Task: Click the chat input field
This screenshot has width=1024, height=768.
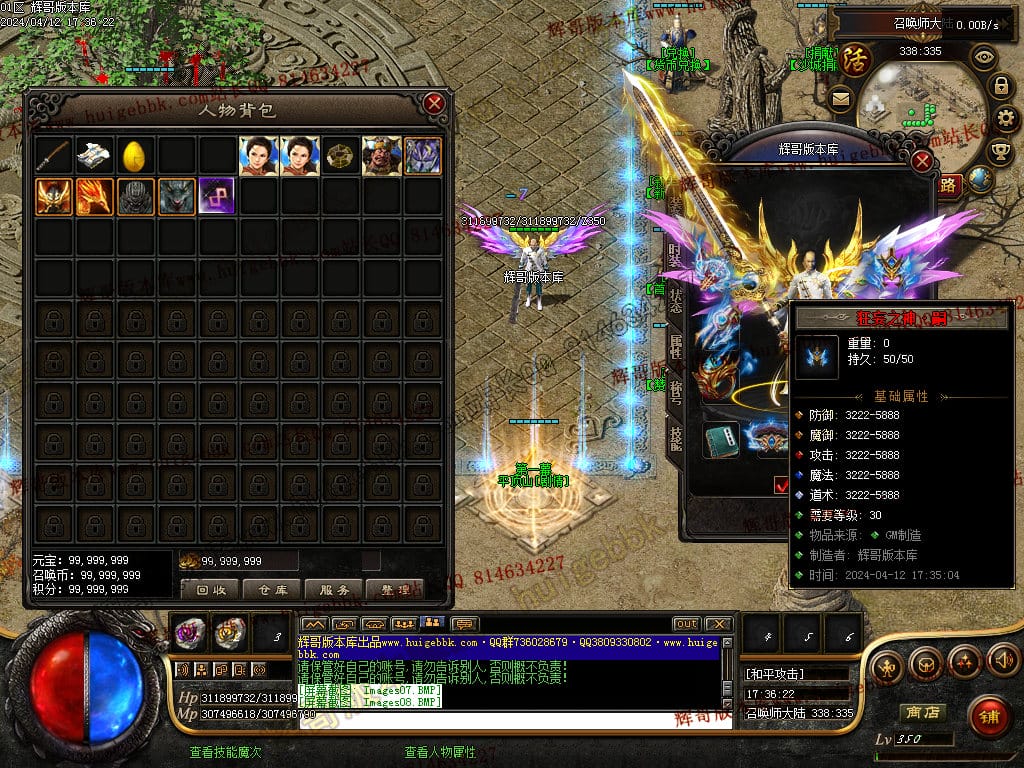Action: [x=510, y=719]
